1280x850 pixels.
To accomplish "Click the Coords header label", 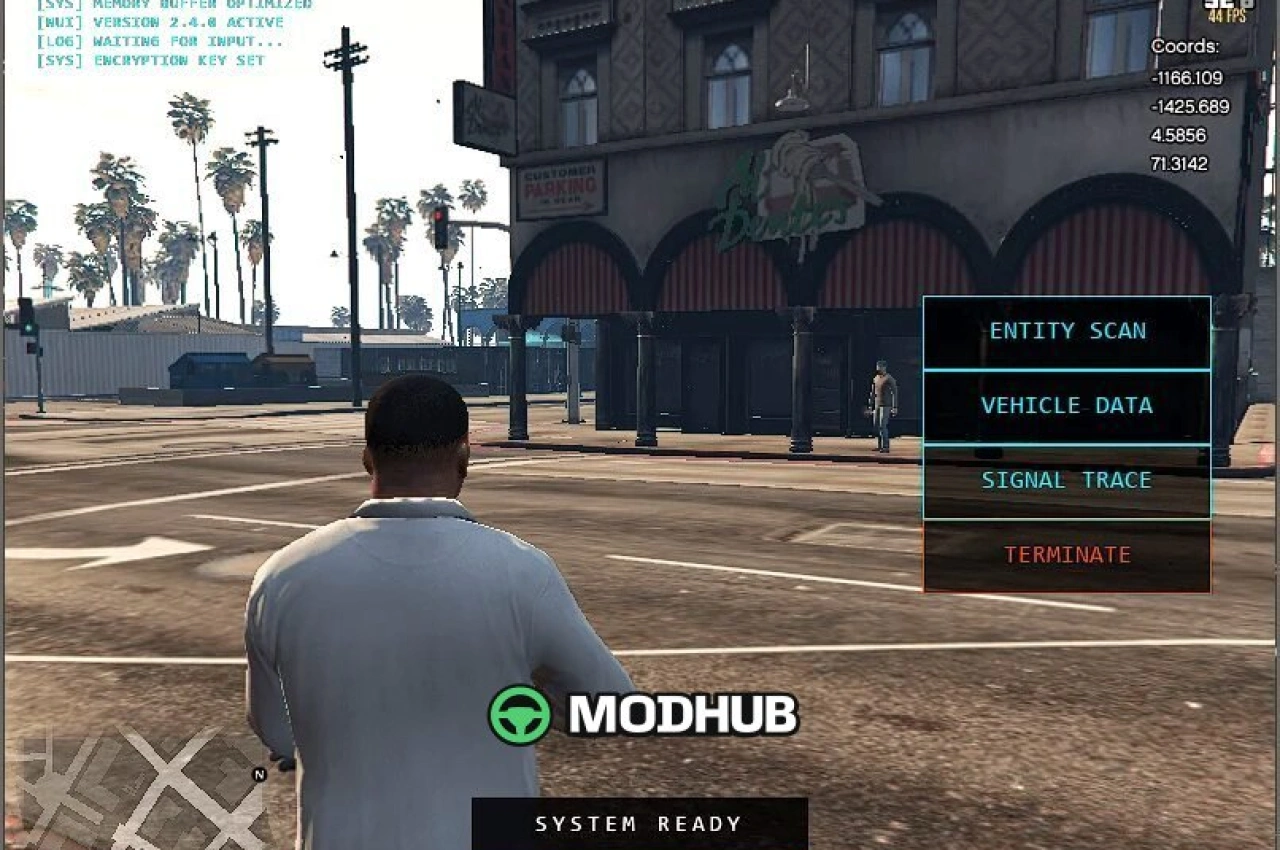I will 1186,46.
